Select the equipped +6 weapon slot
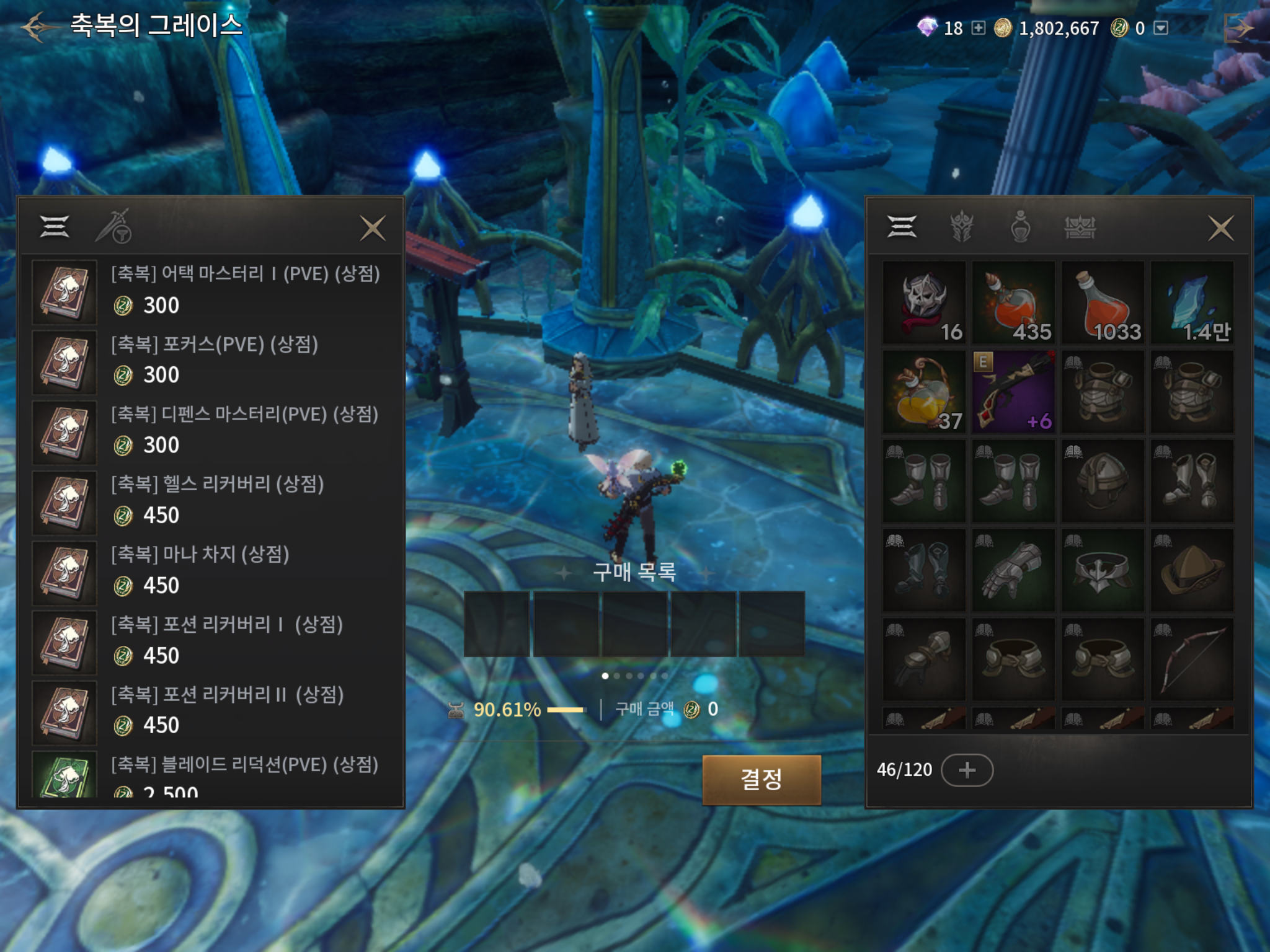1270x952 pixels. tap(1013, 391)
